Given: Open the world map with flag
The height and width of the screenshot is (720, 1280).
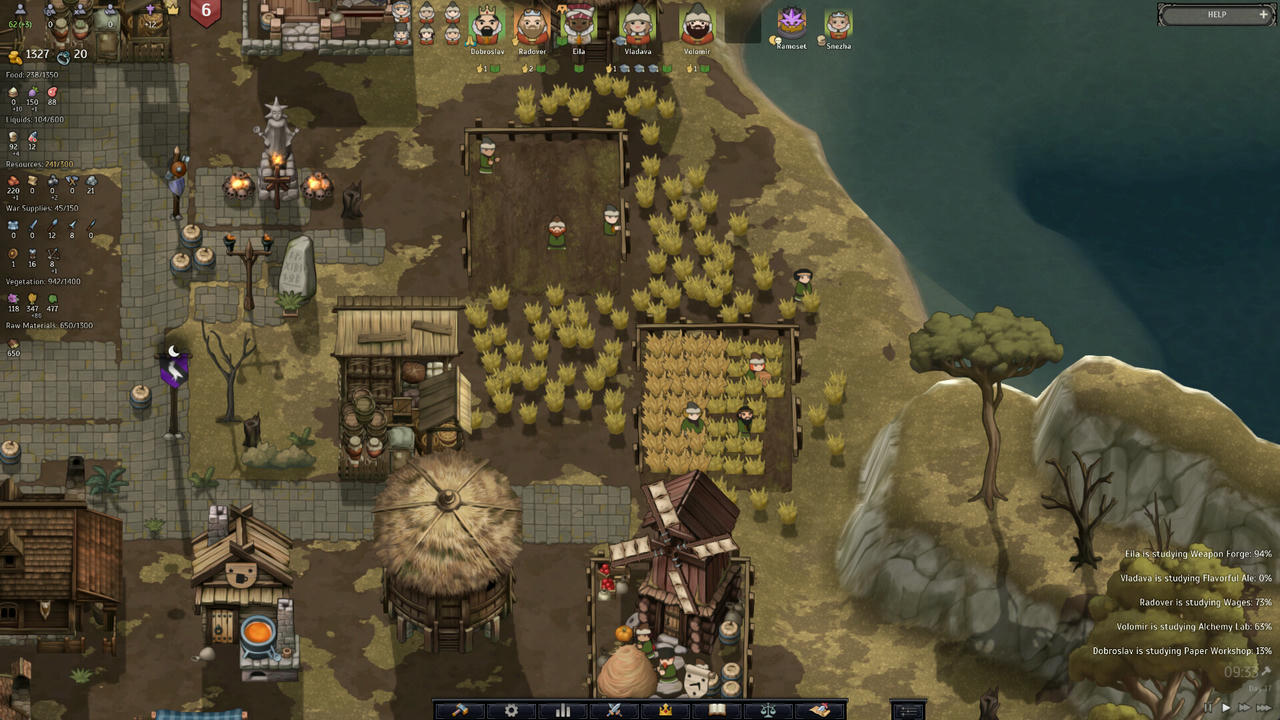Looking at the screenshot, I should coord(819,710).
